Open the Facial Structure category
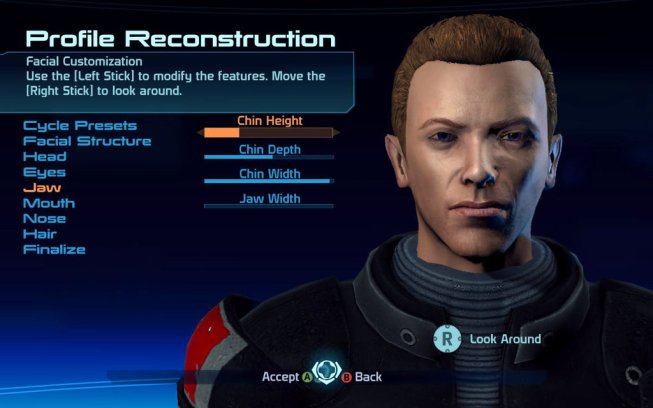 tap(87, 141)
